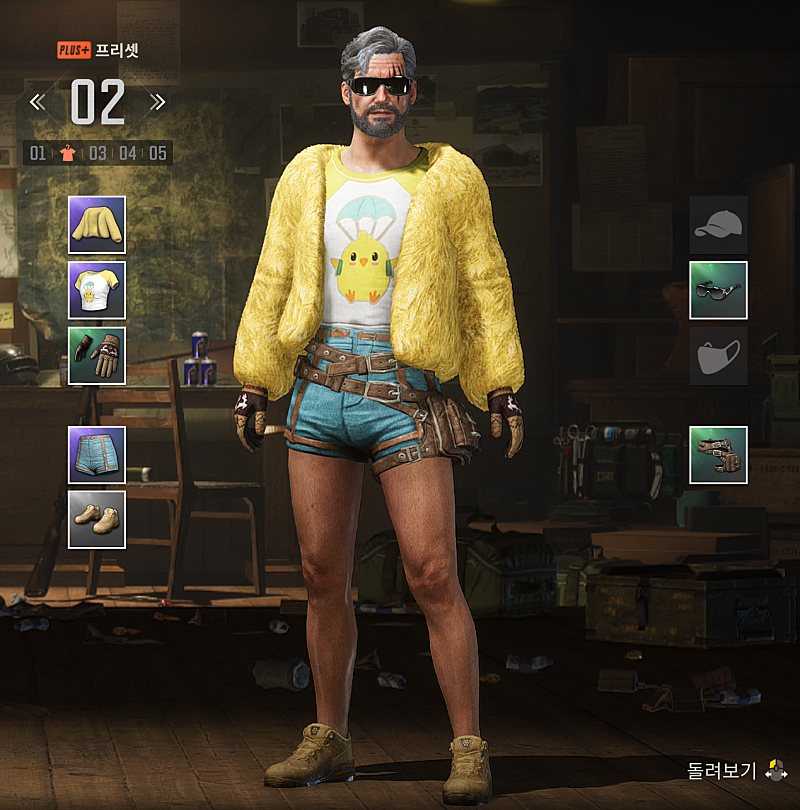Open the empty cap headwear slot

[718, 225]
